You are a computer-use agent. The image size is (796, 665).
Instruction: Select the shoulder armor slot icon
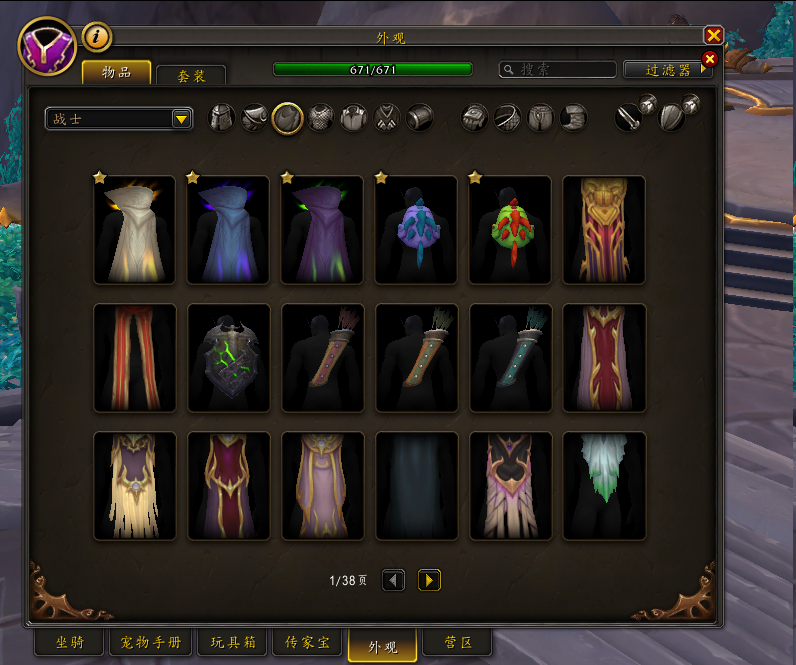[255, 118]
